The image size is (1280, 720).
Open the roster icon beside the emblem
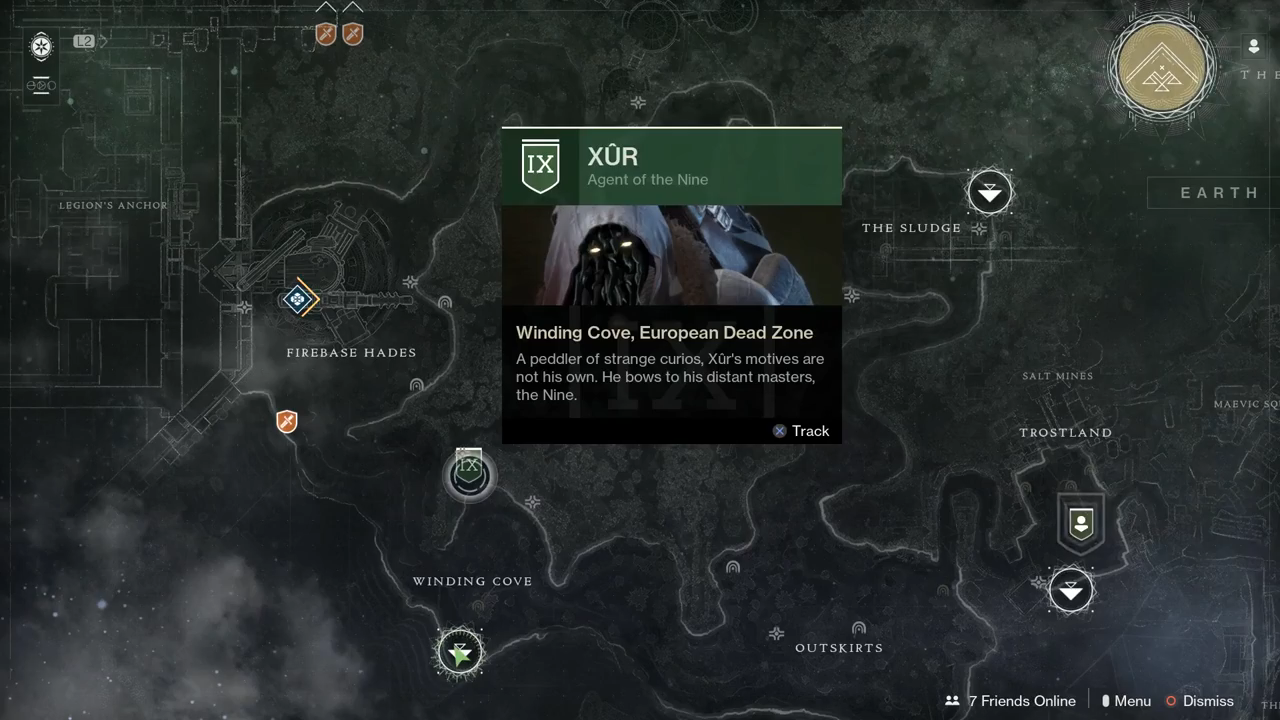[1254, 47]
